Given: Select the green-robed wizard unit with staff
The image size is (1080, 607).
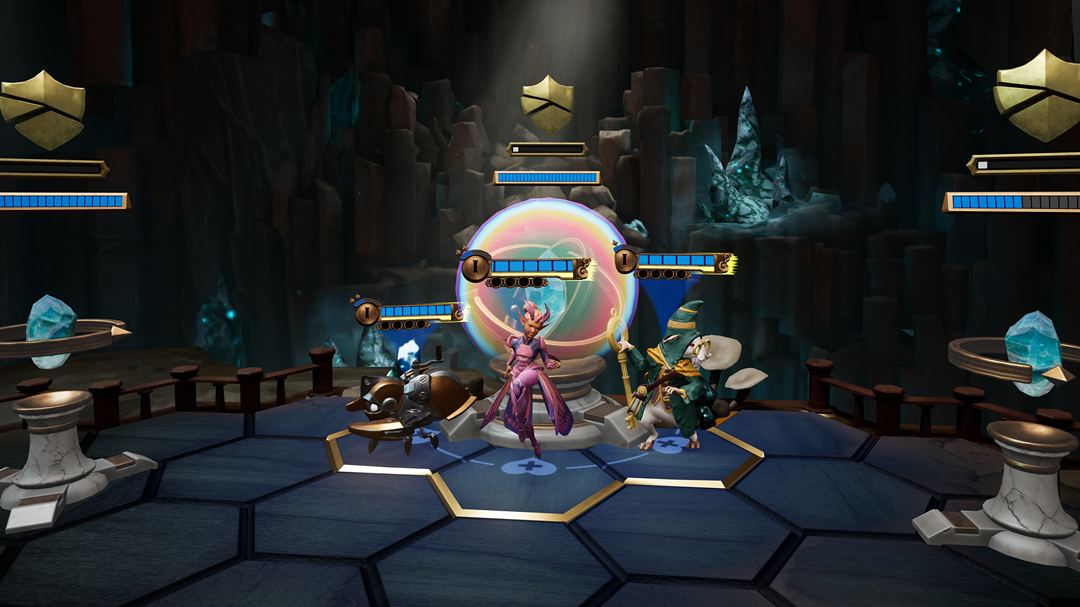Looking at the screenshot, I should pyautogui.click(x=680, y=380).
